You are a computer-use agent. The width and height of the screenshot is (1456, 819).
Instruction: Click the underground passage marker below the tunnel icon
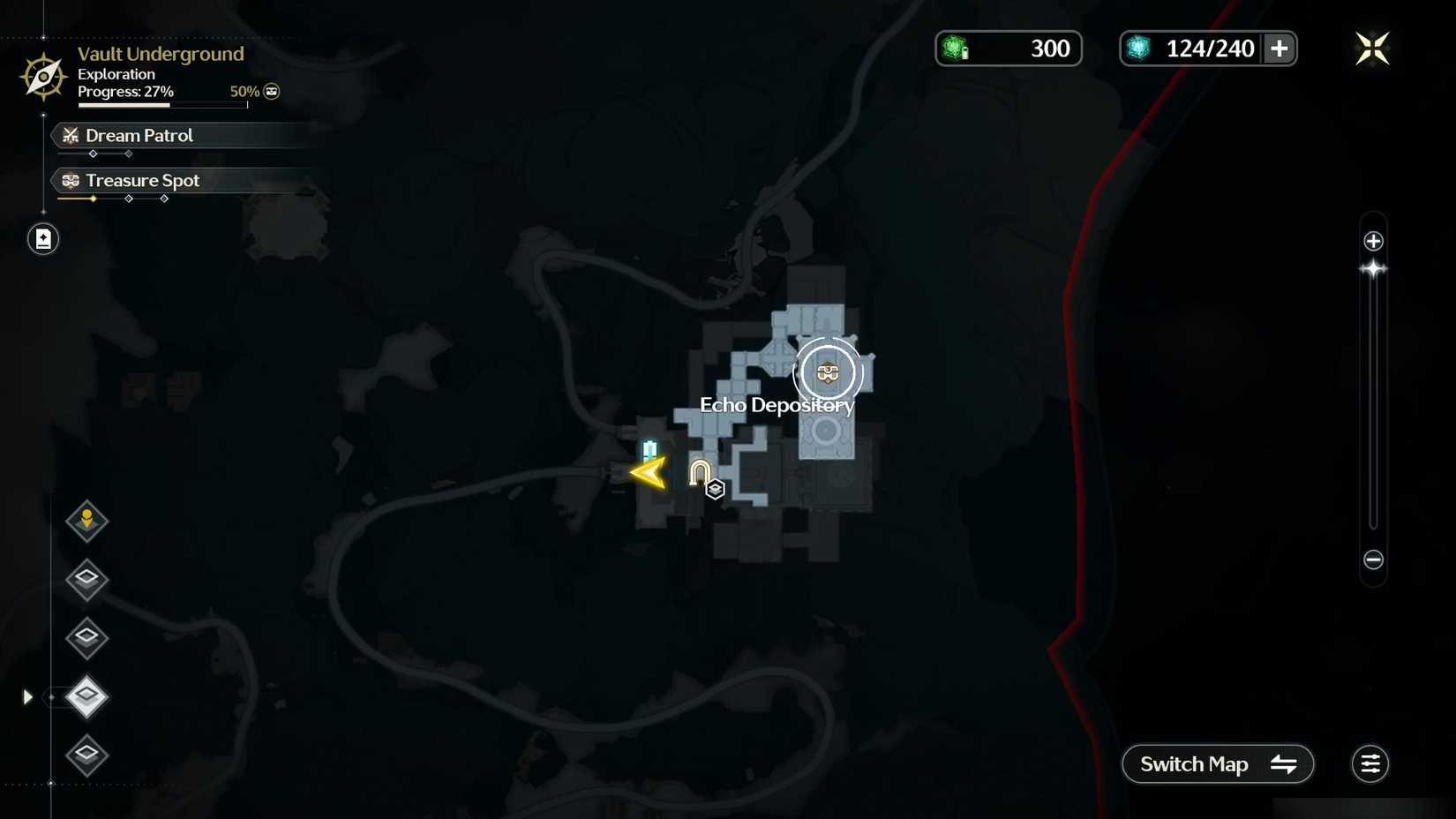[714, 488]
